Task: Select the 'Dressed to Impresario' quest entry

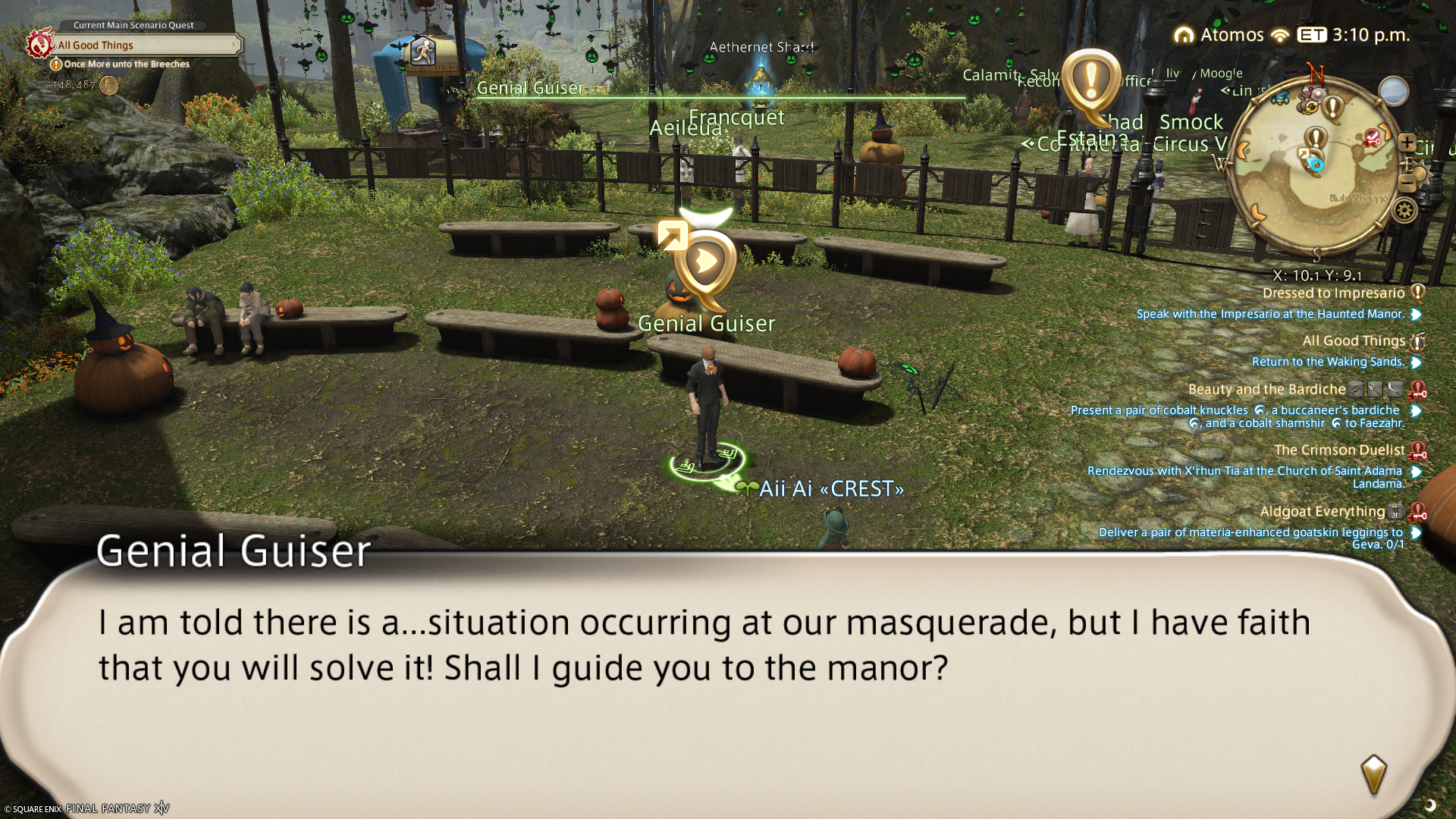Action: [1333, 293]
